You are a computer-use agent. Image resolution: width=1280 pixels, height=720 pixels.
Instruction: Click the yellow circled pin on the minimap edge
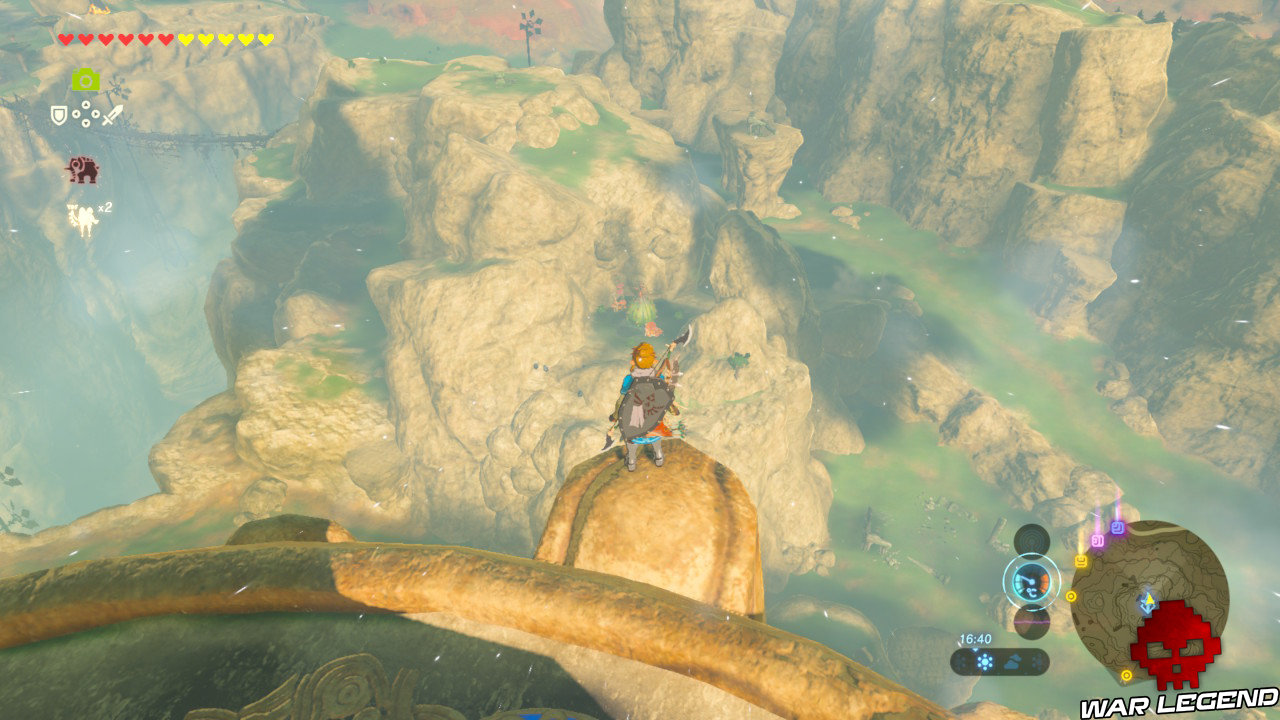(x=1071, y=597)
